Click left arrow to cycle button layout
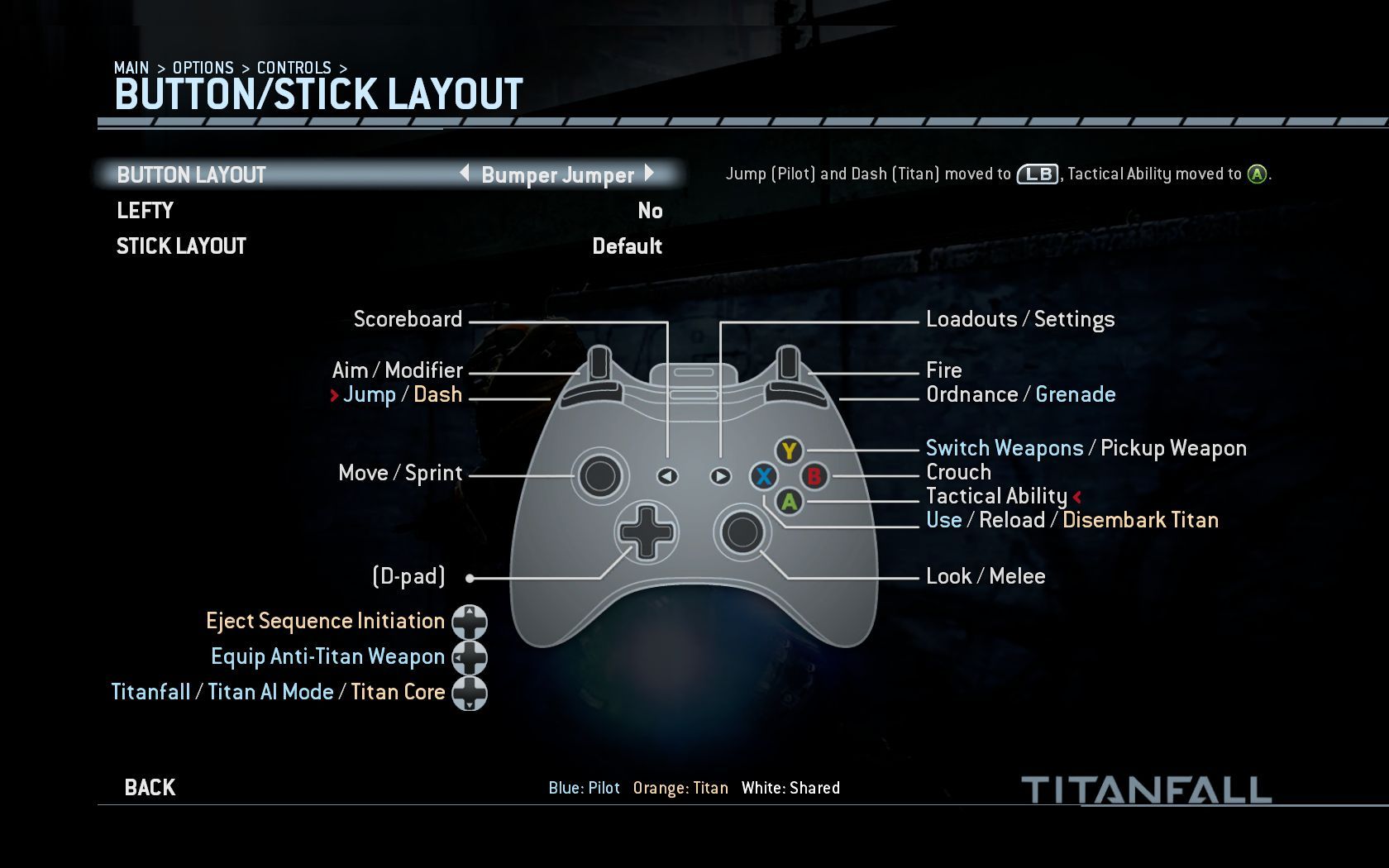 465,175
